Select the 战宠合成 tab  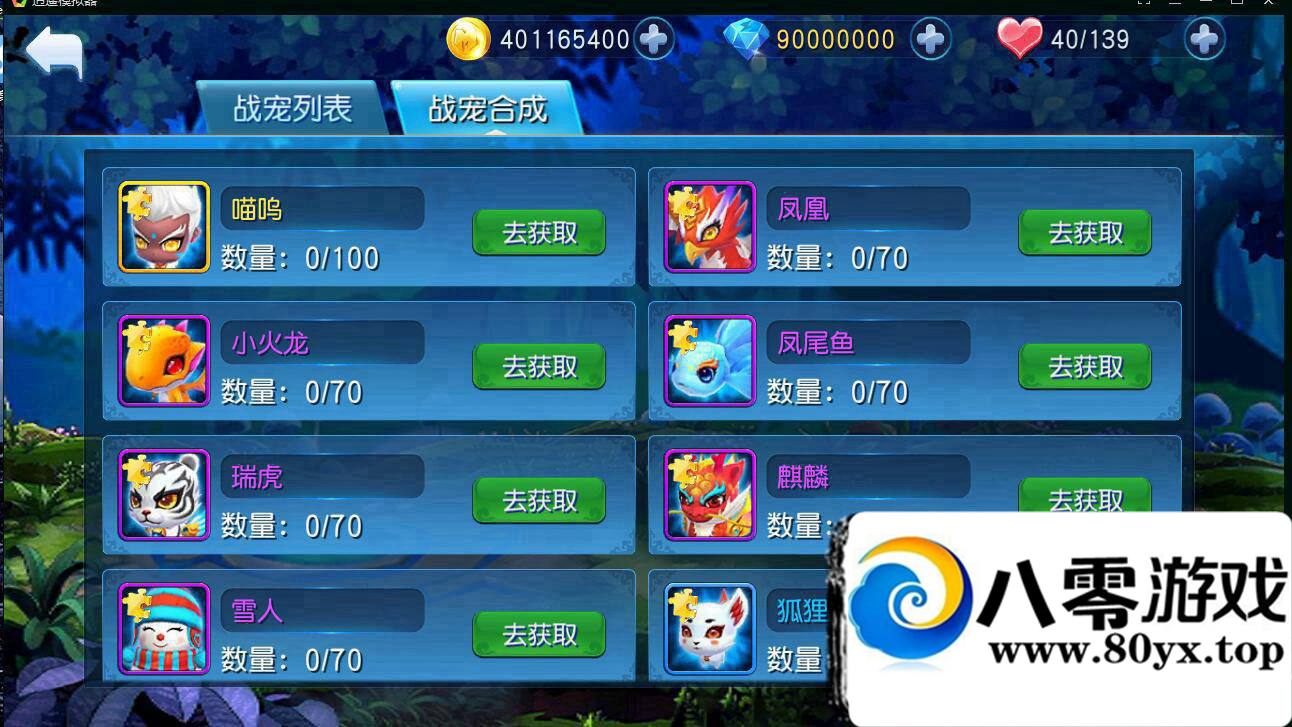point(487,108)
